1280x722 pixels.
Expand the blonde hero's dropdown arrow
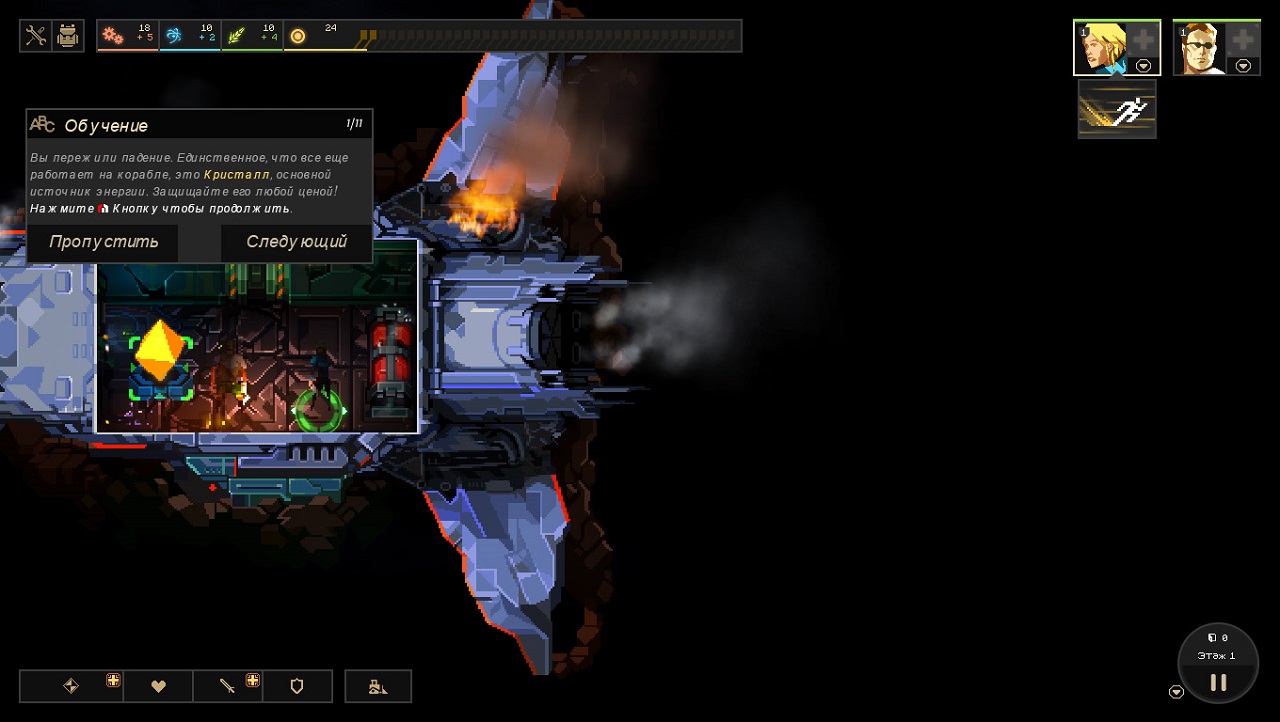[x=1143, y=66]
